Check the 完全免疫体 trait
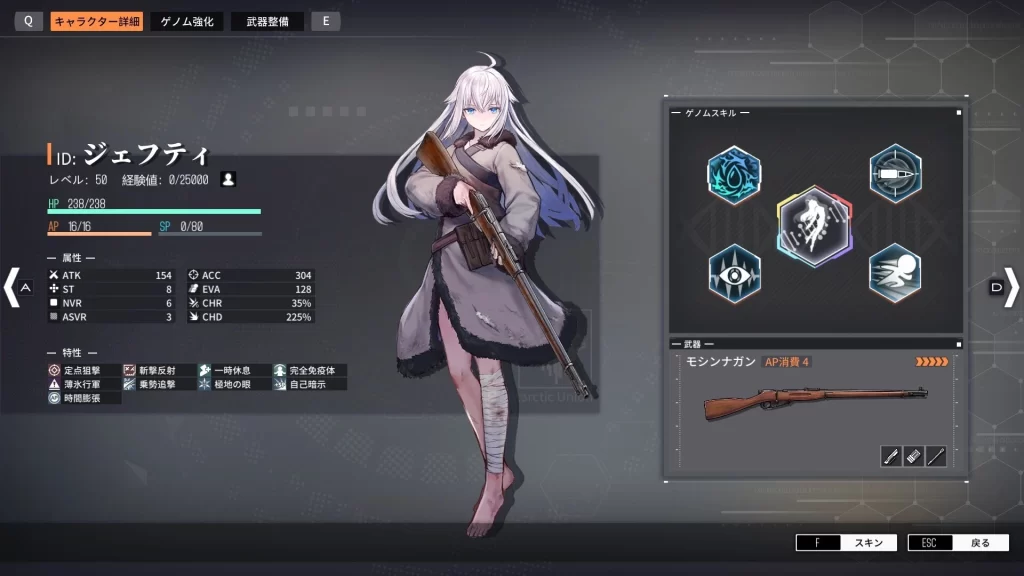Image resolution: width=1024 pixels, height=576 pixels. coord(308,370)
